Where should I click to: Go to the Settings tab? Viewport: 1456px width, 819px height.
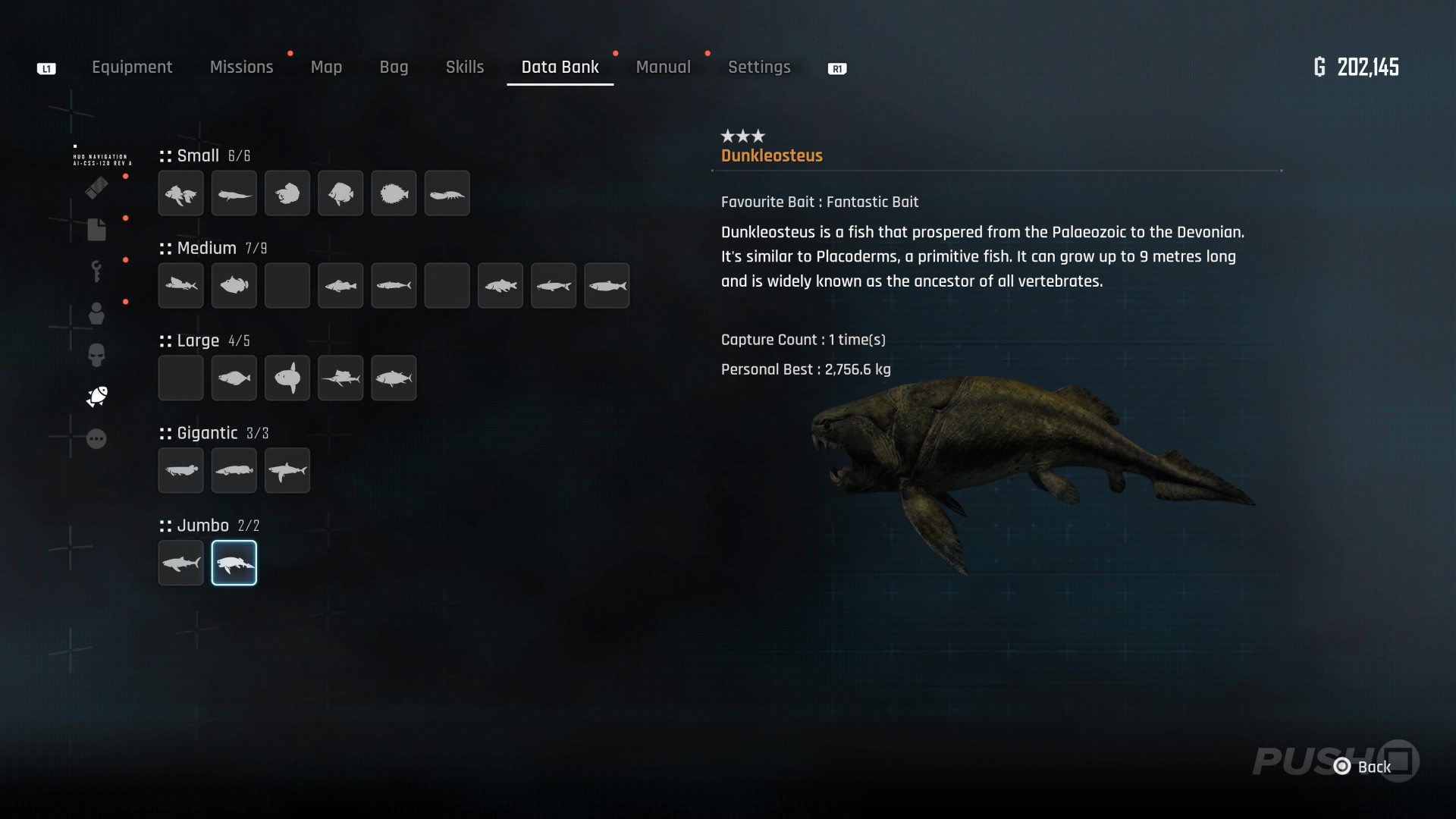(759, 67)
